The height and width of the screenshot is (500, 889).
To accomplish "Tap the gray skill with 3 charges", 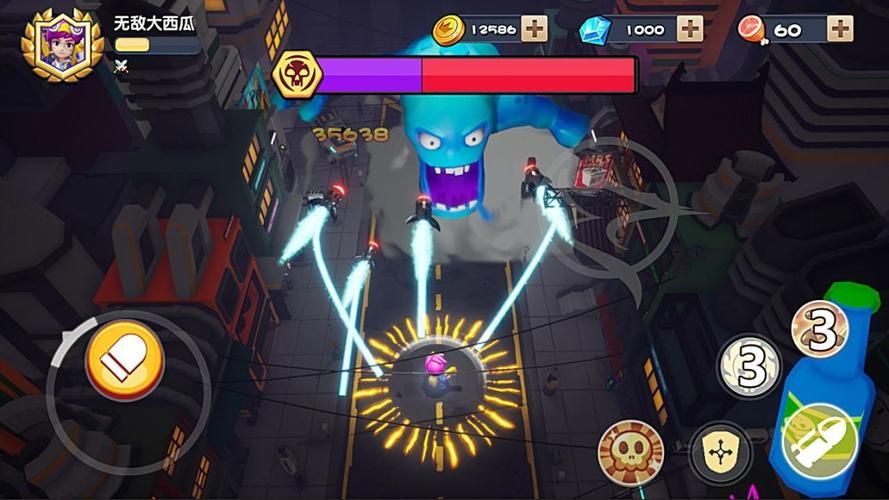I will coord(749,364).
